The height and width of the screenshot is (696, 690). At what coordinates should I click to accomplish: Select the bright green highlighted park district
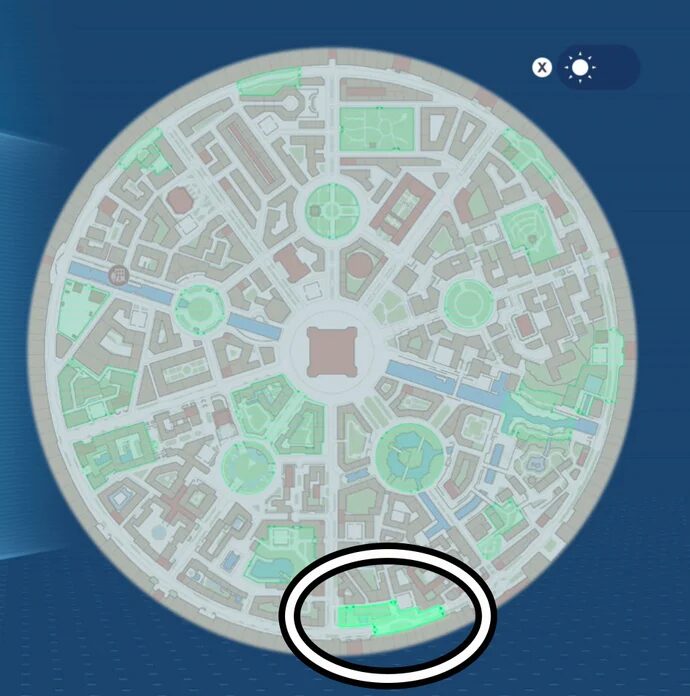tap(388, 618)
